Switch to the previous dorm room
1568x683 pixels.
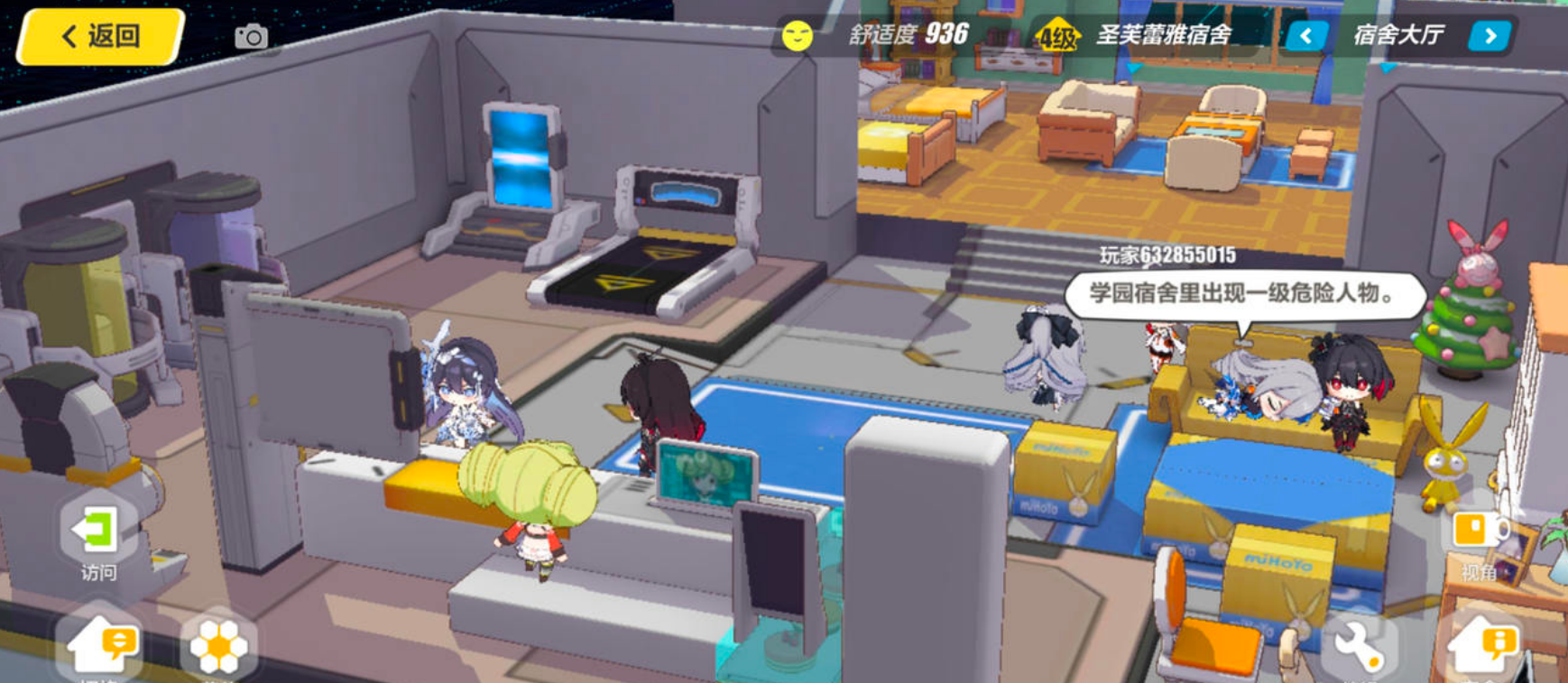point(1305,36)
